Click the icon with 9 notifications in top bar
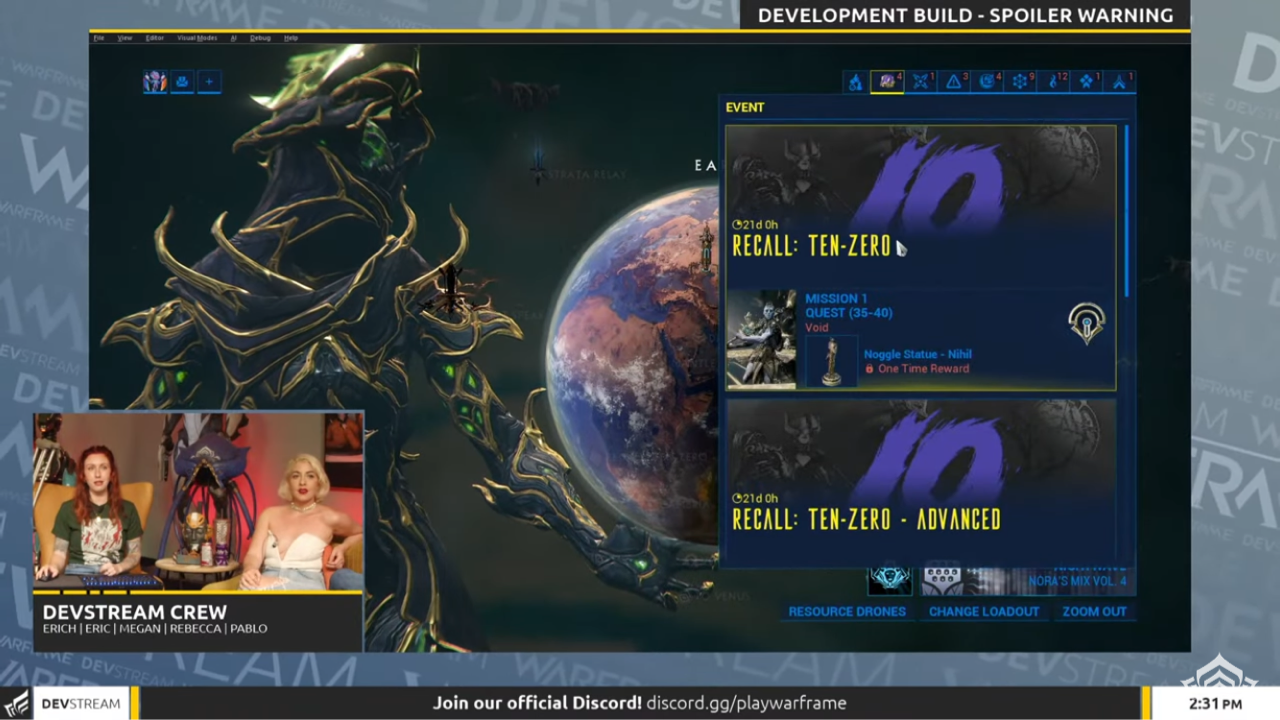This screenshot has height=720, width=1280. coord(1019,82)
